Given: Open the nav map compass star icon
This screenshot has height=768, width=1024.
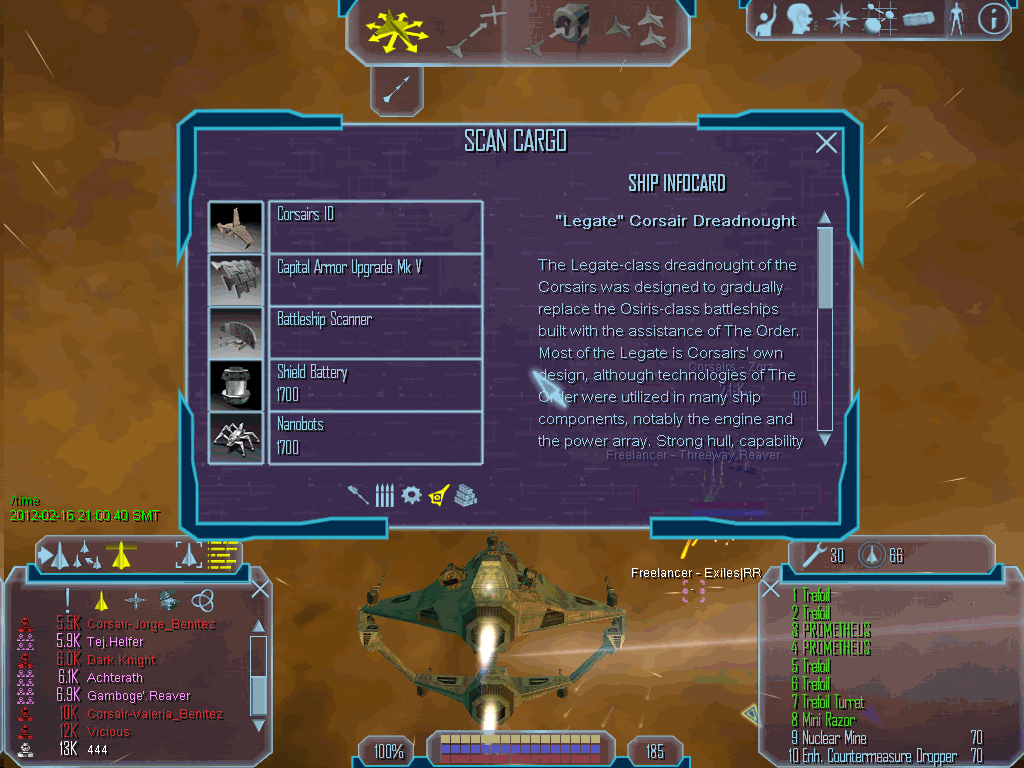Looking at the screenshot, I should pos(842,19).
